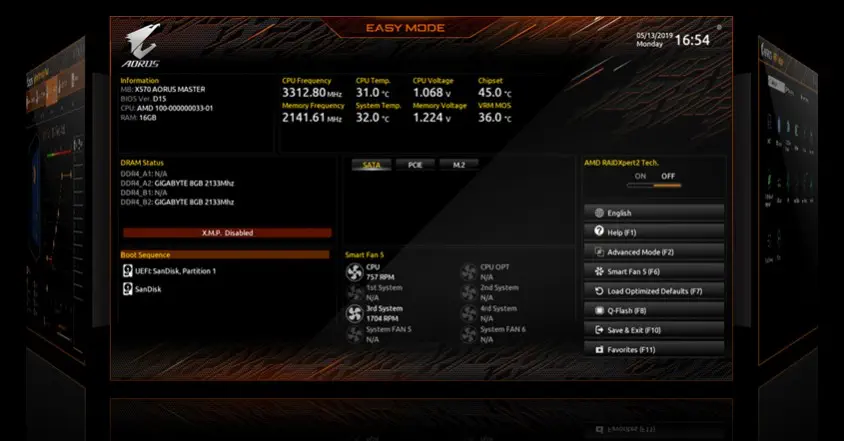Select UEFI: SanDisk, Partition 1 boot entry
This screenshot has width=844, height=441.
tap(169, 271)
